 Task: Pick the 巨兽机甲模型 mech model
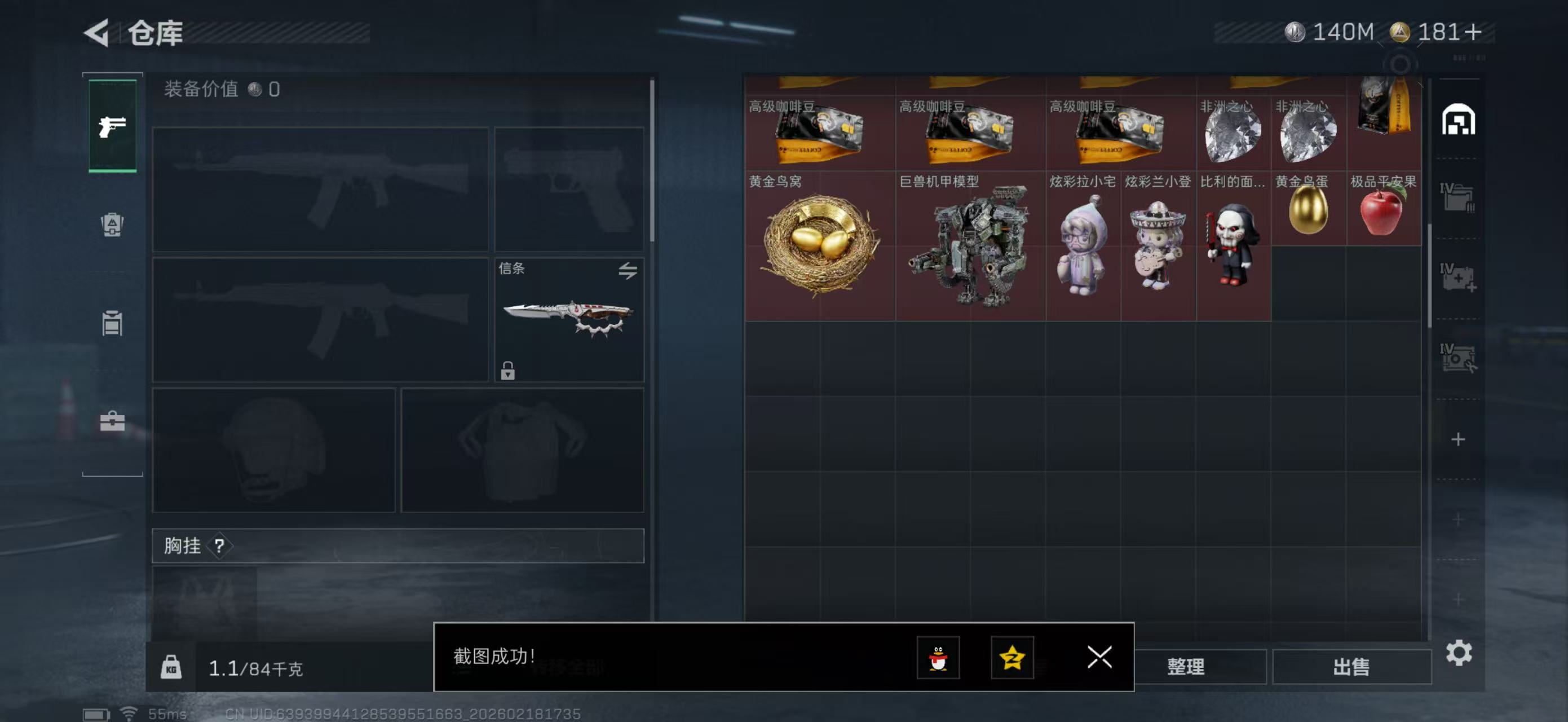[970, 245]
